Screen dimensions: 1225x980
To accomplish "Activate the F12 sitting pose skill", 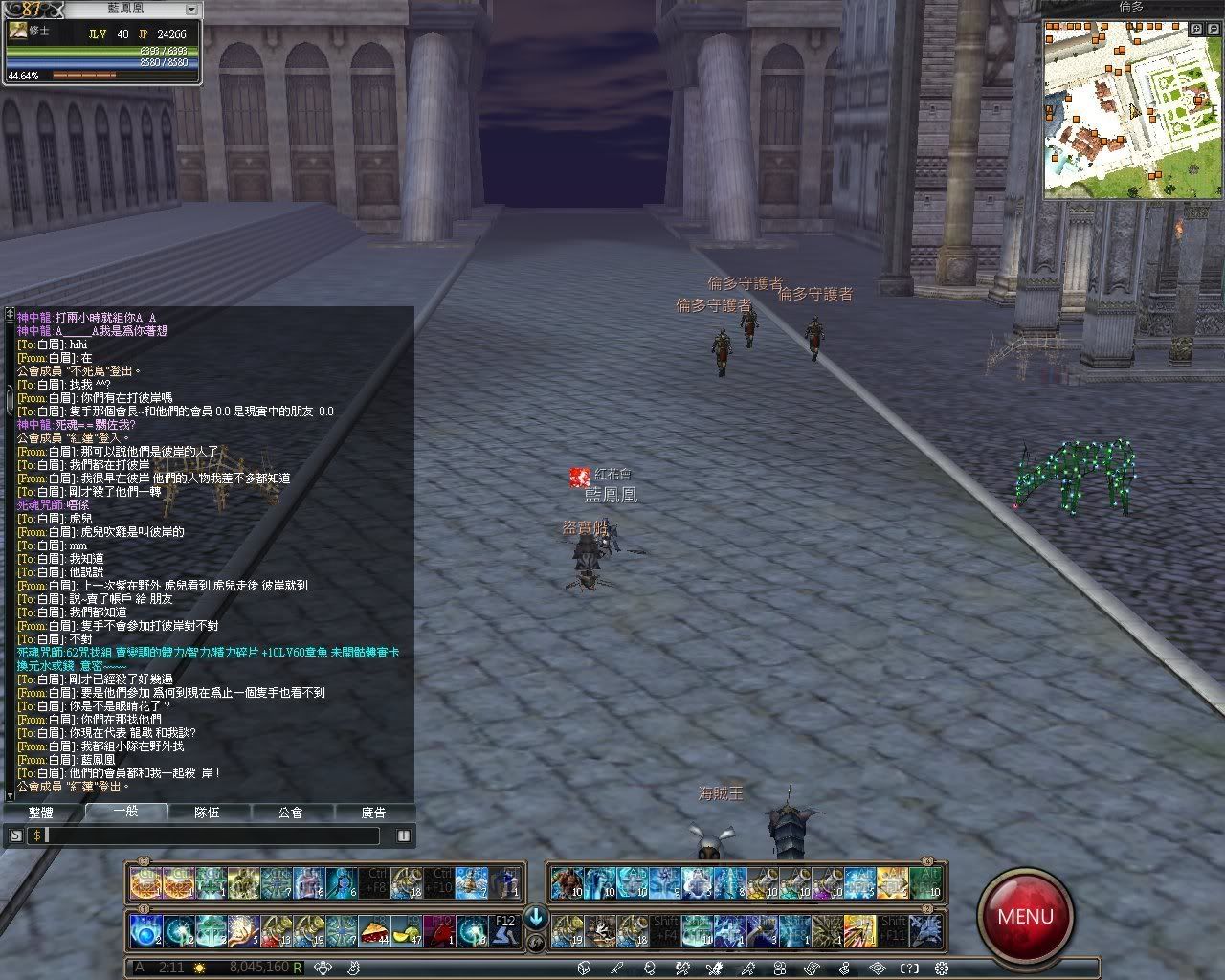I will coord(504,930).
